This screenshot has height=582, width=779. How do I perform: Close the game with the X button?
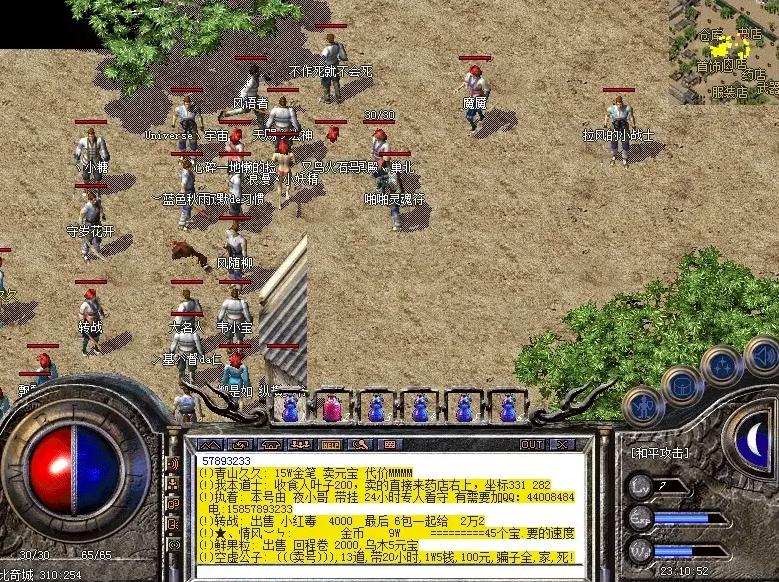tap(565, 444)
